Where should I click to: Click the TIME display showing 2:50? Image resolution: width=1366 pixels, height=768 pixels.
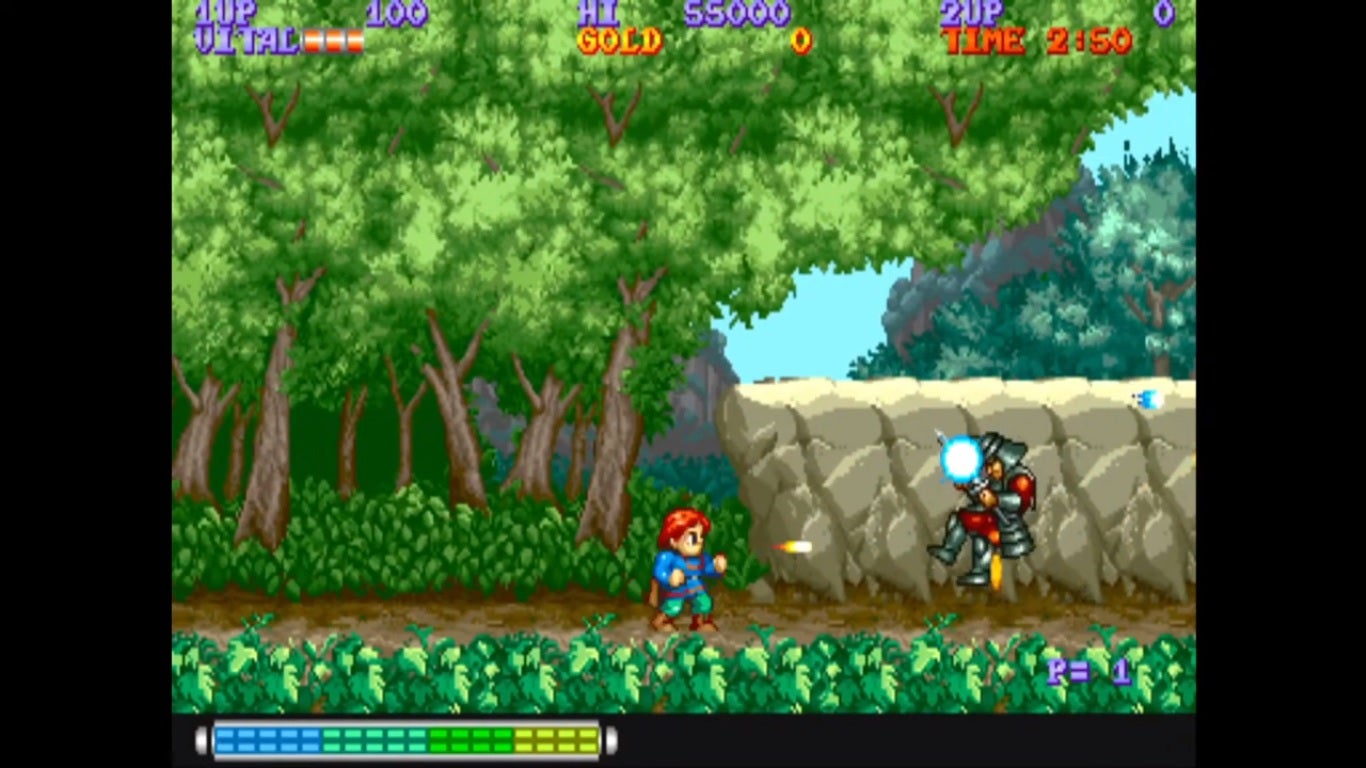[x=1036, y=42]
